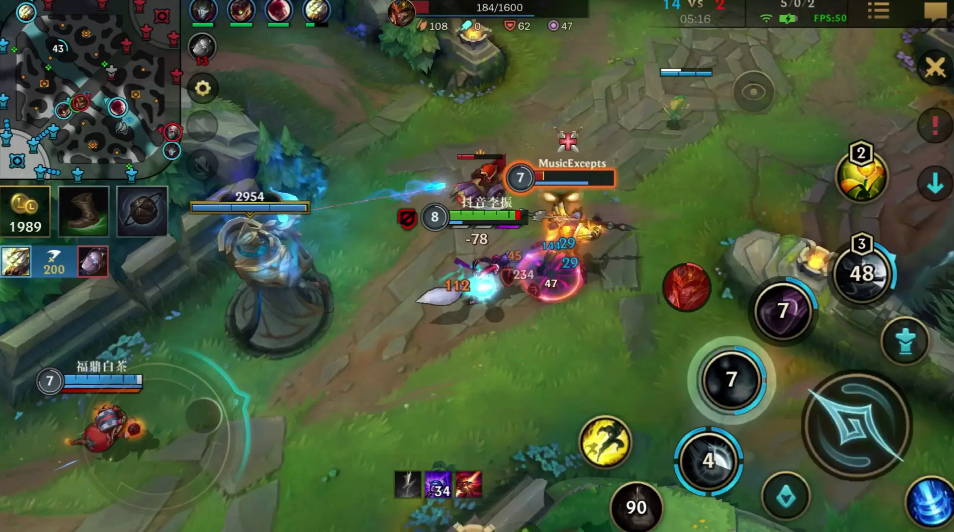
Task: Tap the blue down arrow button
Action: tap(935, 184)
